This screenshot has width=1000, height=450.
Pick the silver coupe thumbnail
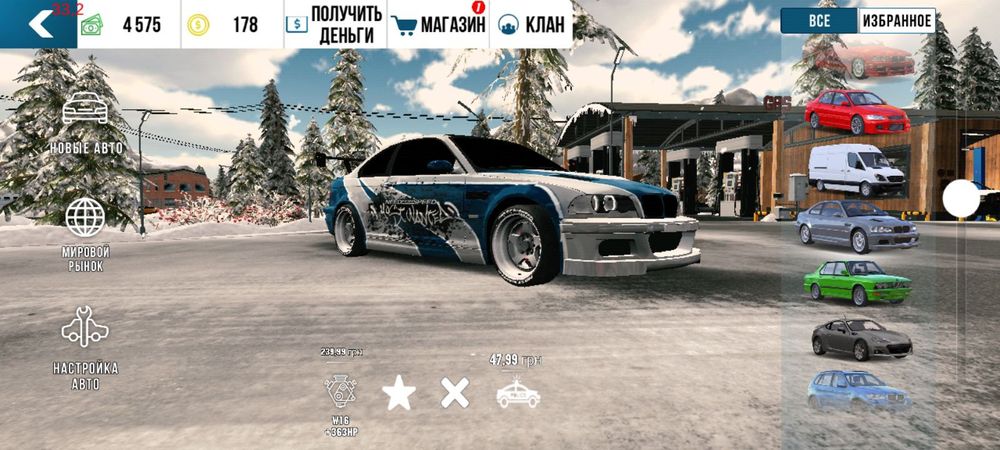coord(857,226)
